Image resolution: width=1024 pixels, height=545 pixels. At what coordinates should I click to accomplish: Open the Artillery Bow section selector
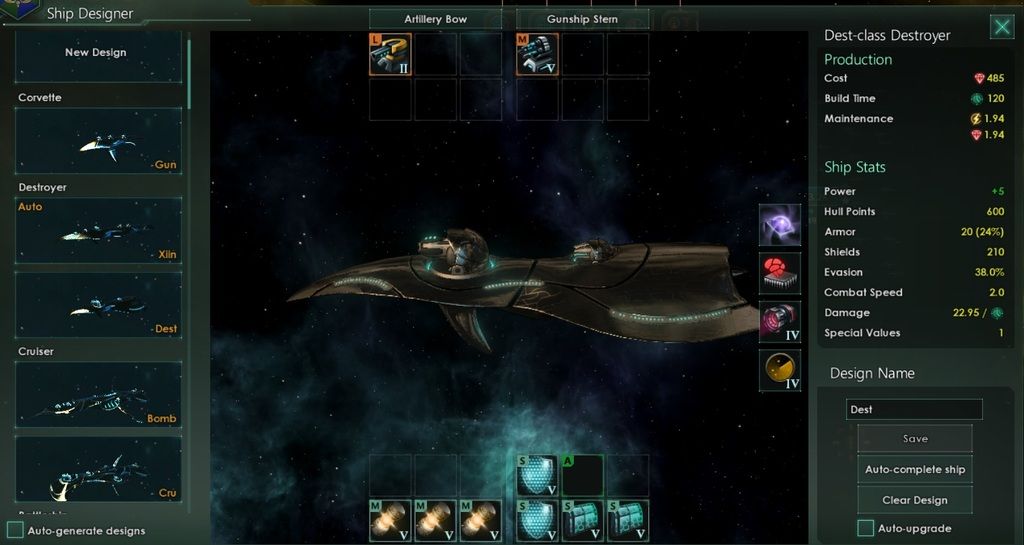[x=435, y=19]
